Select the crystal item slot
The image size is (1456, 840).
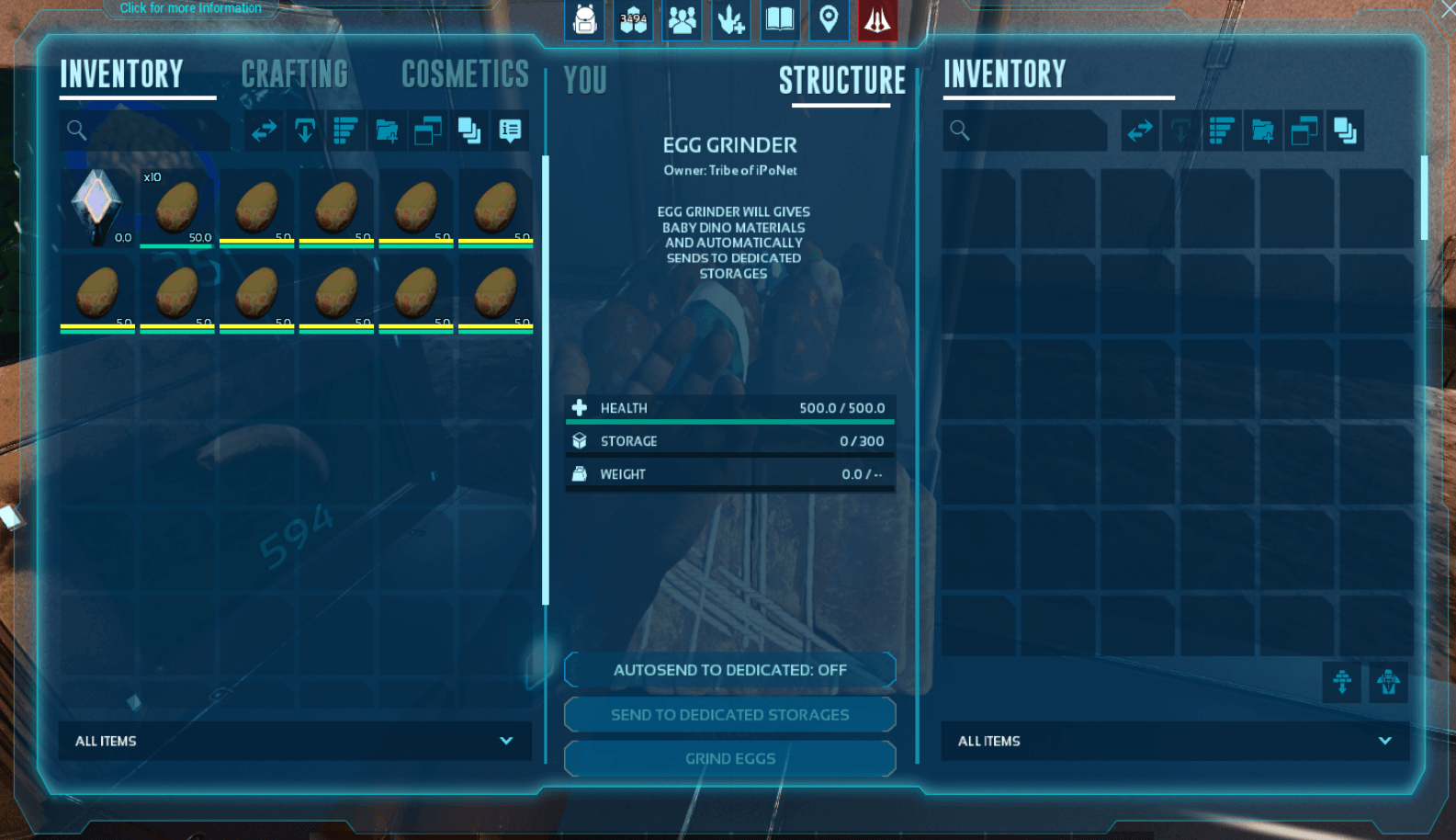[x=97, y=208]
